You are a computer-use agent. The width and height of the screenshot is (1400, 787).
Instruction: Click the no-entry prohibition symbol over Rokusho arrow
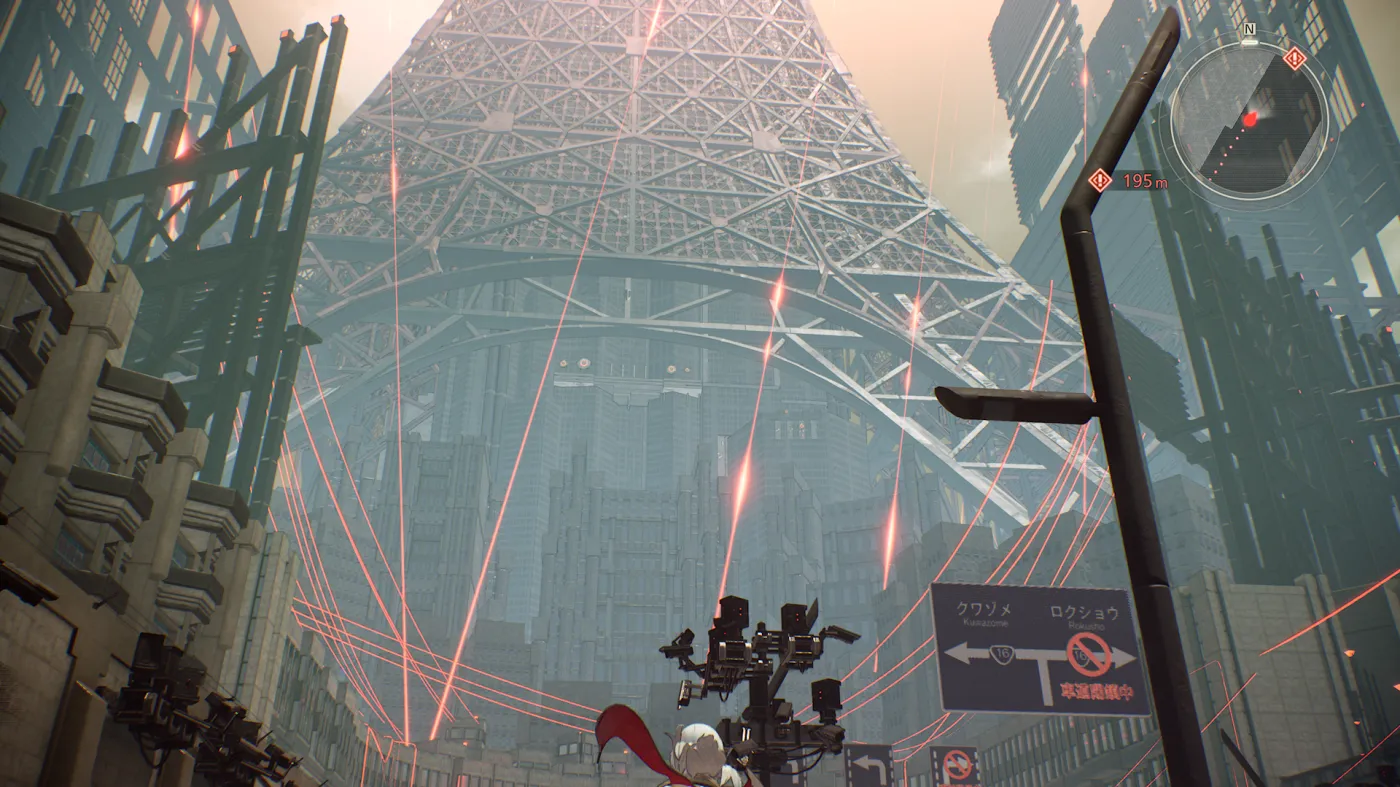point(1090,654)
